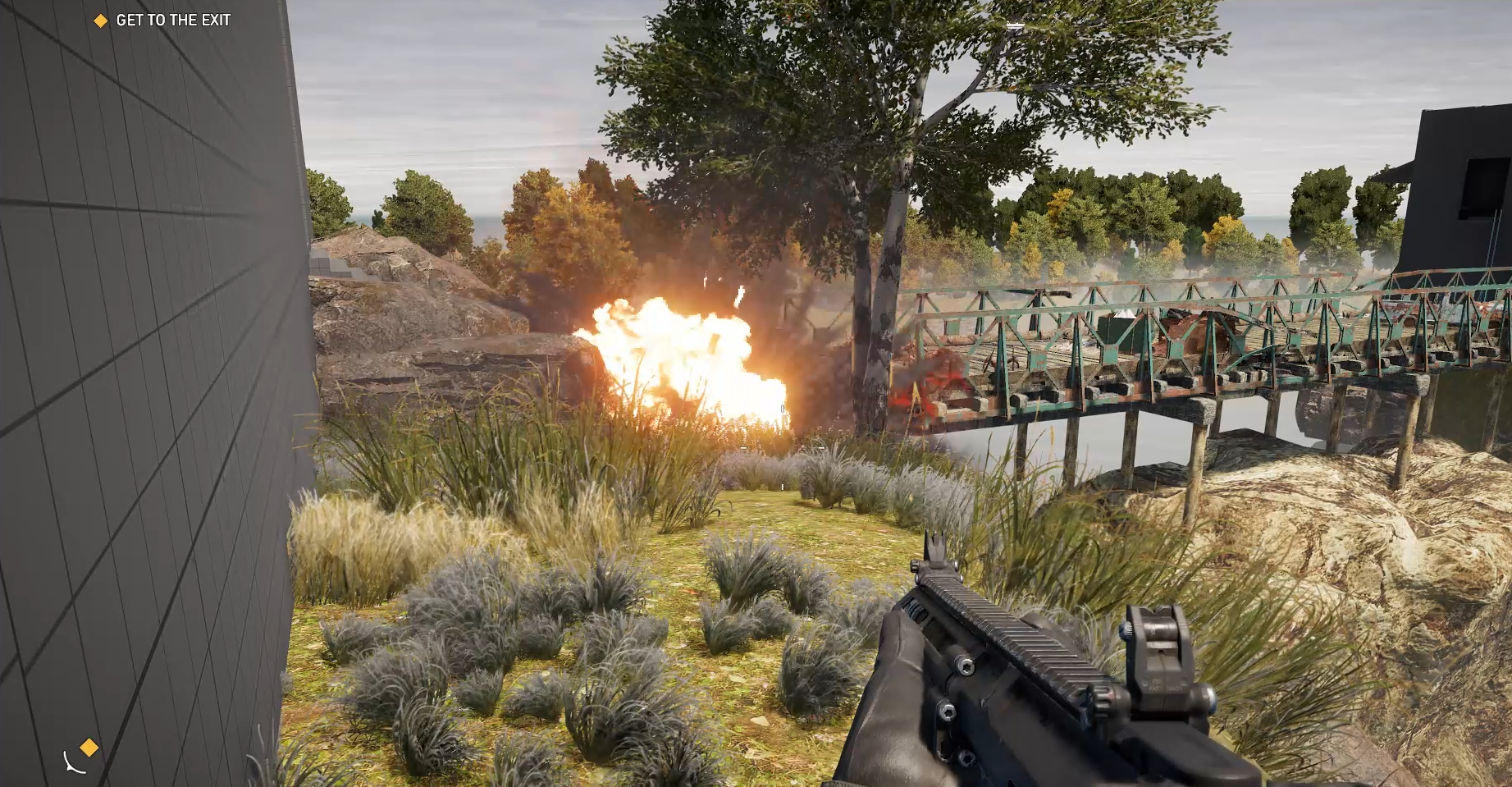Click the yellow diamond objective compass marker
1512x787 pixels.
point(89,747)
